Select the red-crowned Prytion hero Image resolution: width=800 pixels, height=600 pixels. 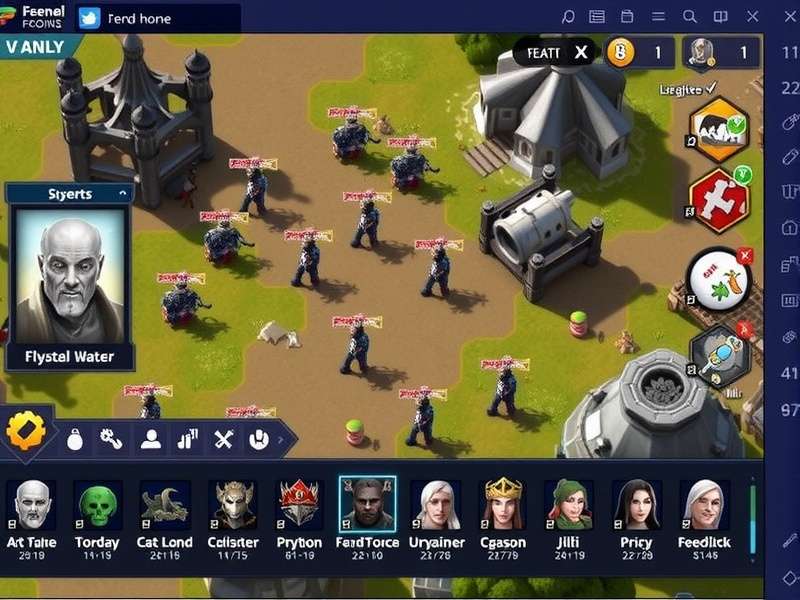coord(300,504)
